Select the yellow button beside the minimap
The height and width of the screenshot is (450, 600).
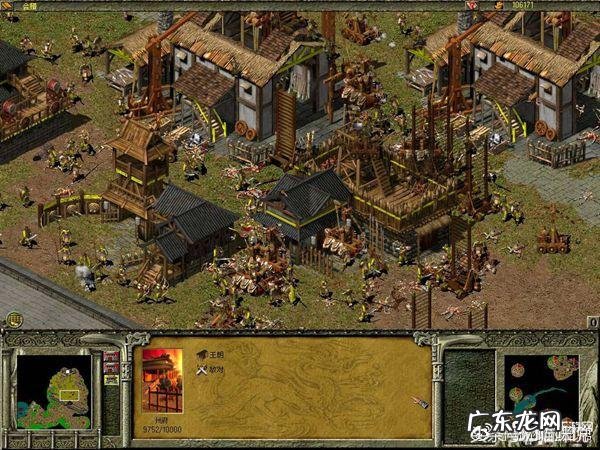(110, 380)
